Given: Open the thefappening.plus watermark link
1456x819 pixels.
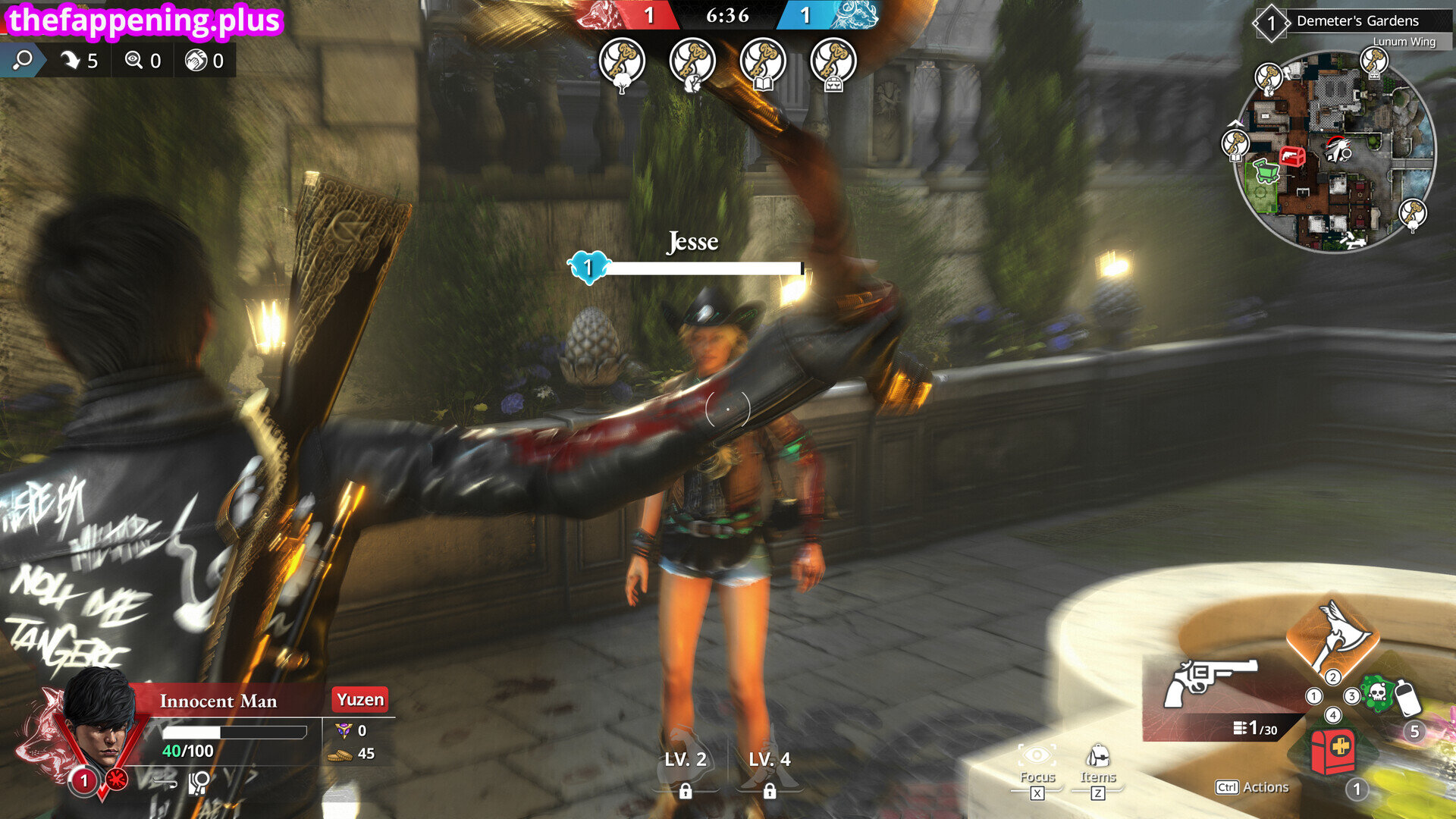Looking at the screenshot, I should click(144, 20).
